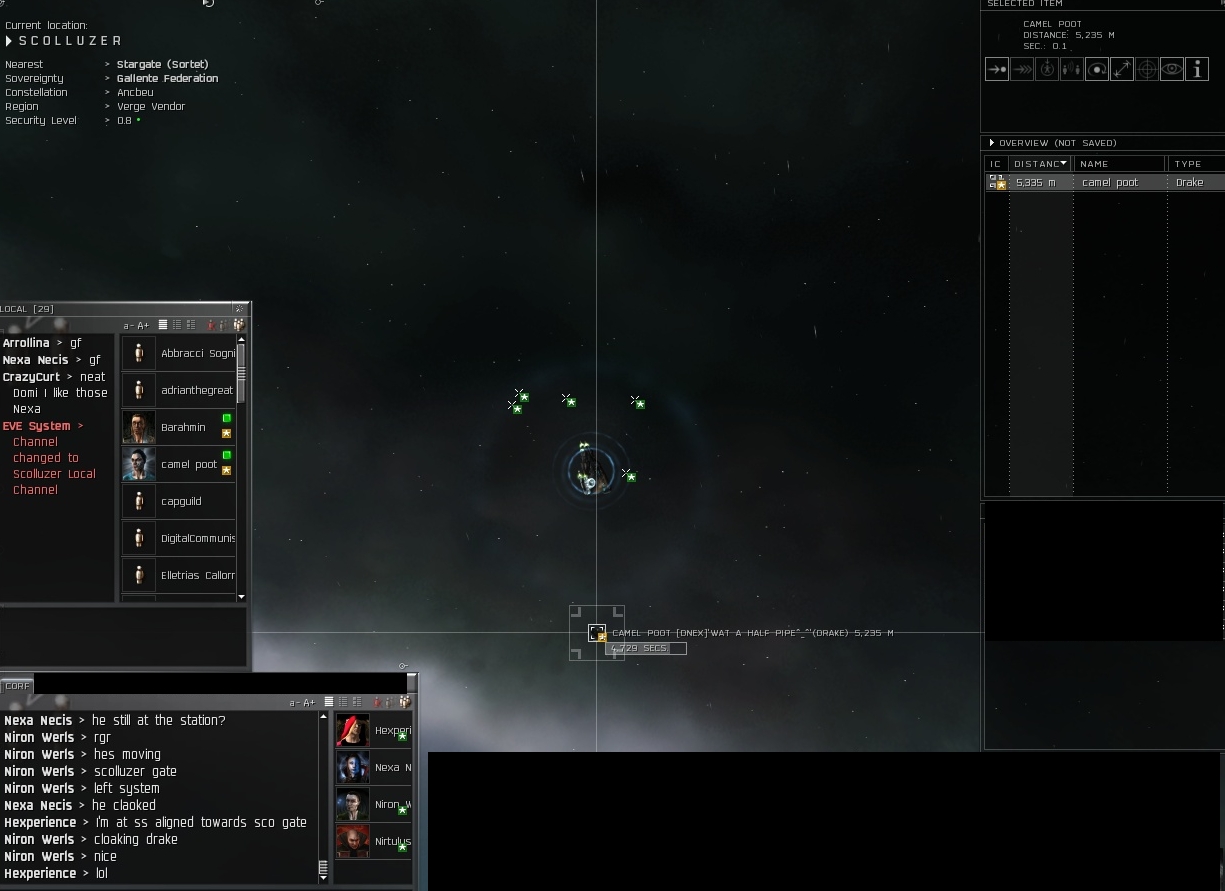
Task: Select Nexa Necis portrait in Corp members
Action: click(353, 768)
